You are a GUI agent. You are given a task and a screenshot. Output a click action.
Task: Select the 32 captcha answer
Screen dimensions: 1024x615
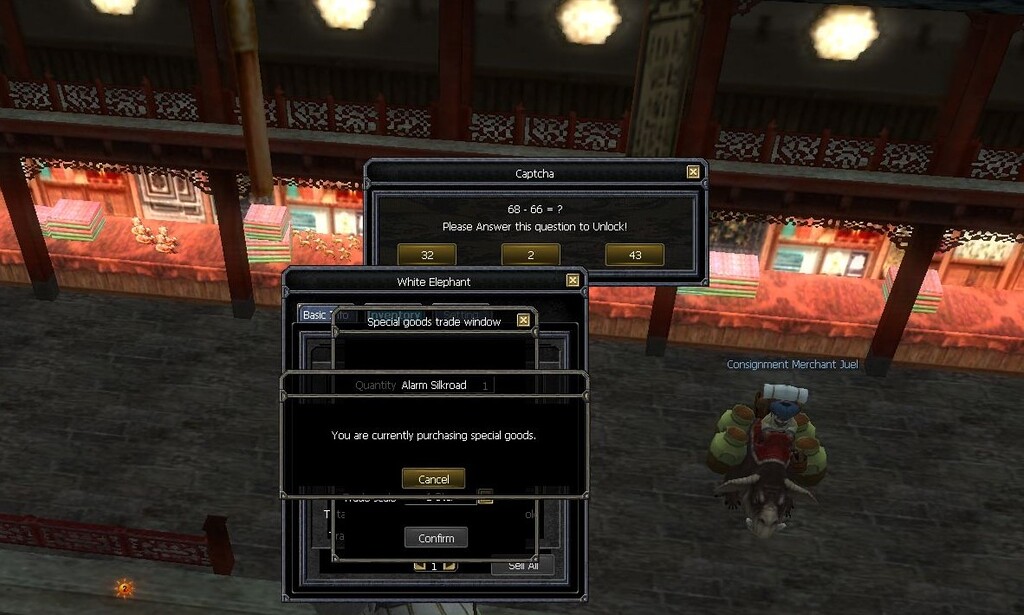pos(426,255)
